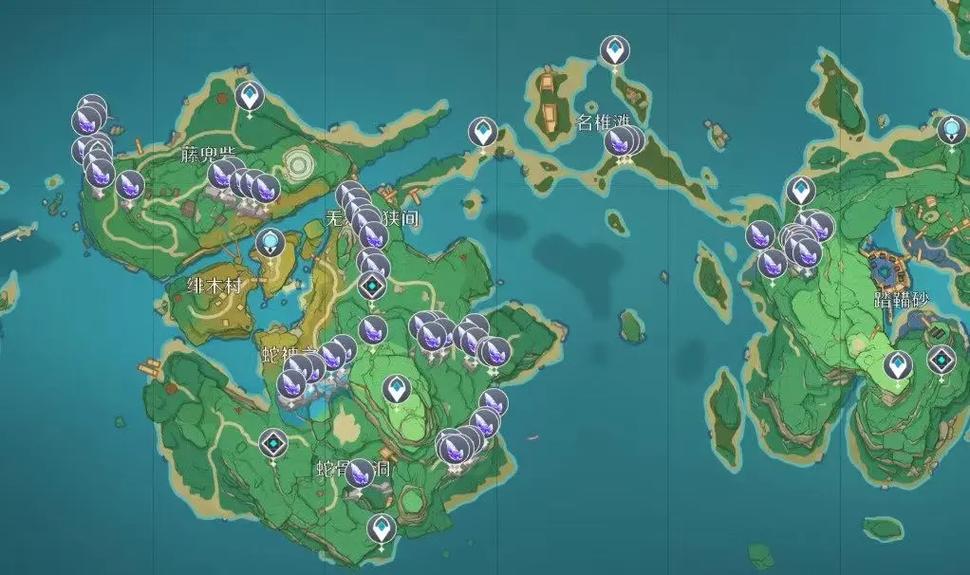Image resolution: width=970 pixels, height=575 pixels.
Task: Choose the southernmost Teleport Waypoint on Yashiori Island
Action: point(380,527)
